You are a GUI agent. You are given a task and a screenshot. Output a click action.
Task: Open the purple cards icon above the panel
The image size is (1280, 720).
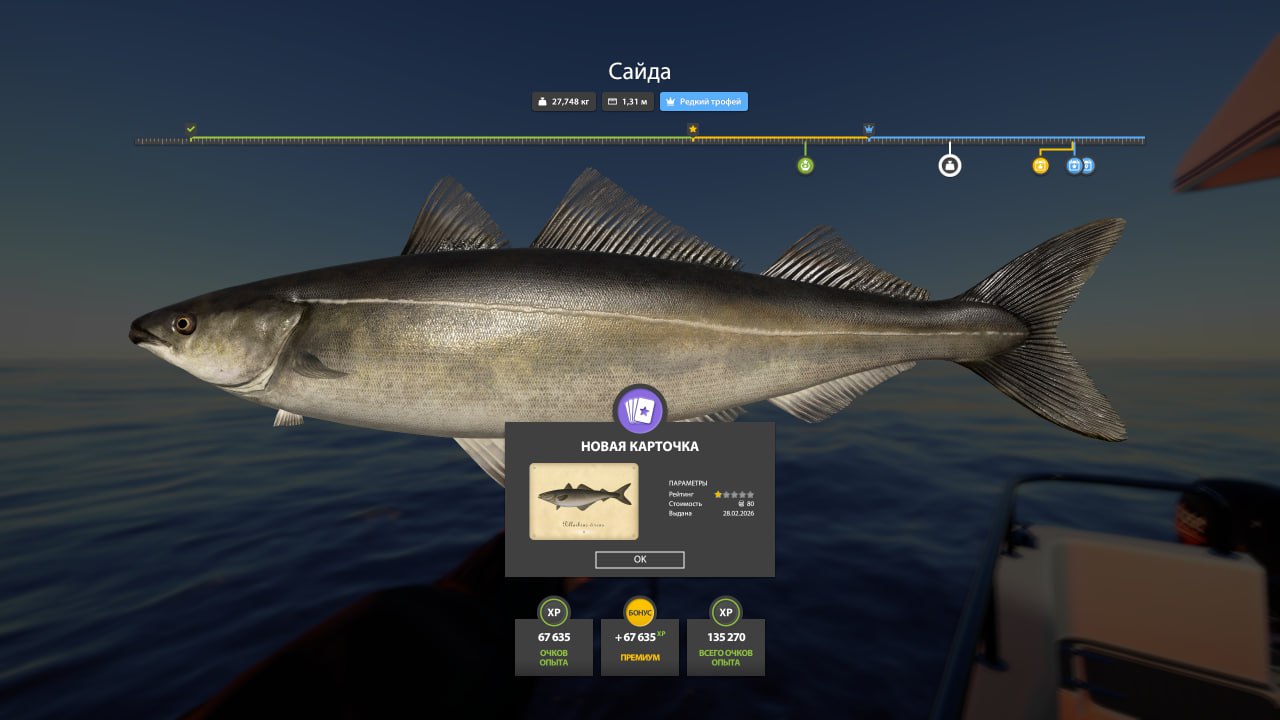pos(640,409)
